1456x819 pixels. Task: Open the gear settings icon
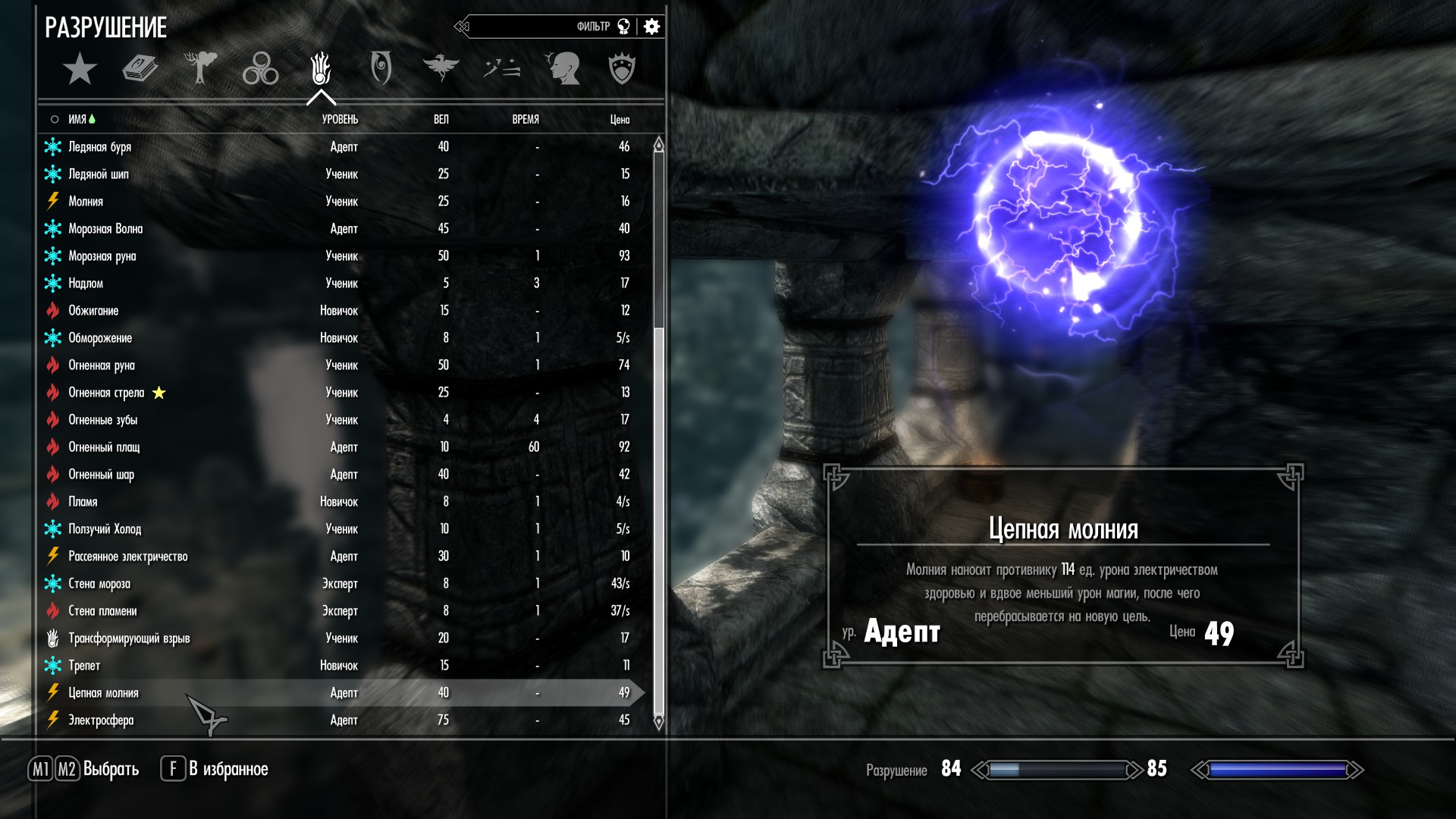[x=651, y=27]
